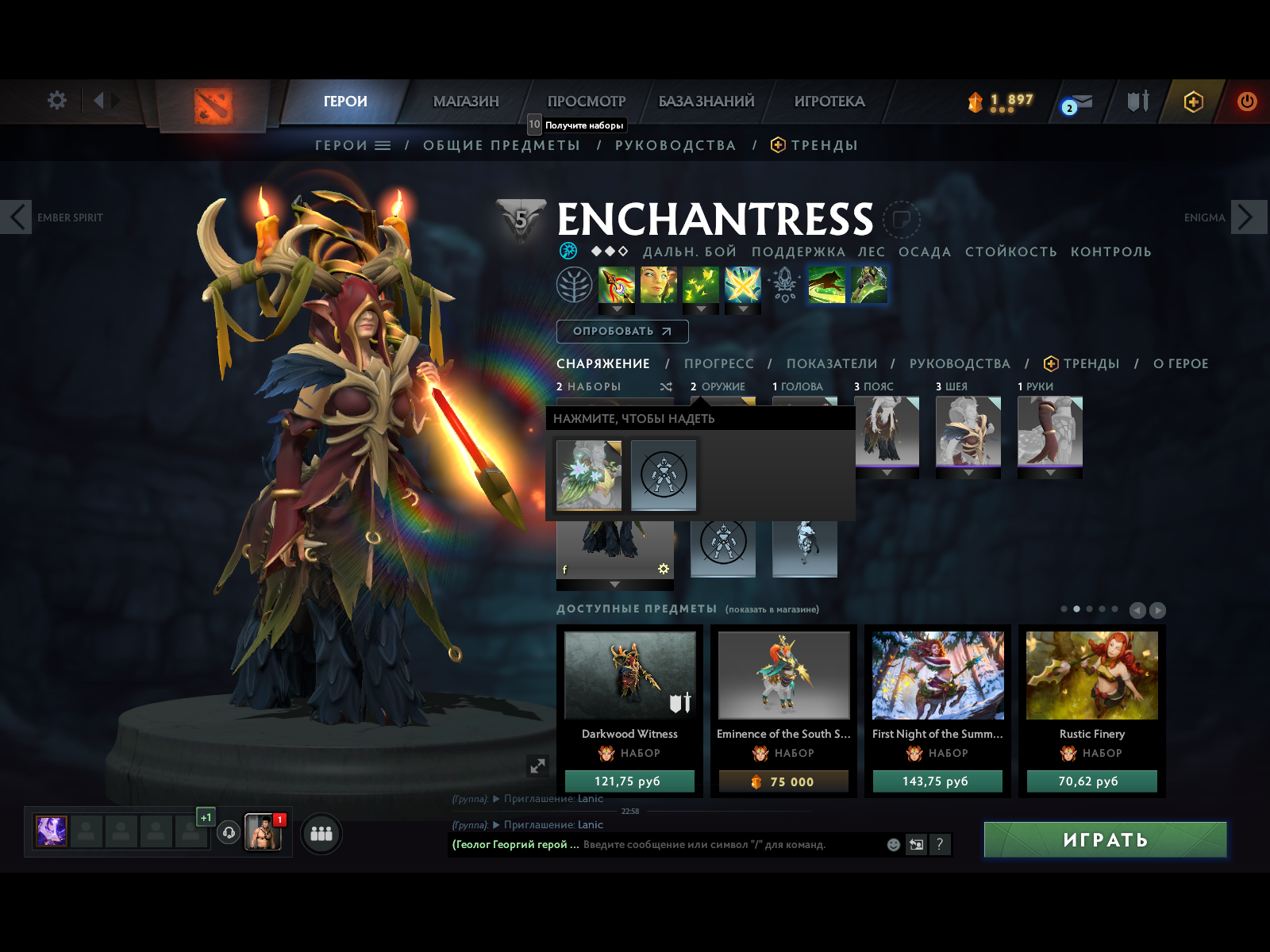The height and width of the screenshot is (952, 1270).
Task: Click the '?' help icon near chat
Action: click(x=941, y=845)
